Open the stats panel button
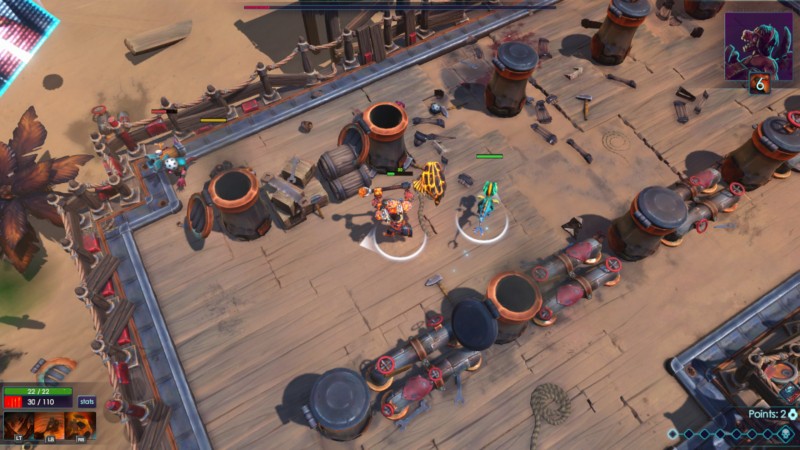800x450 pixels. (x=87, y=401)
